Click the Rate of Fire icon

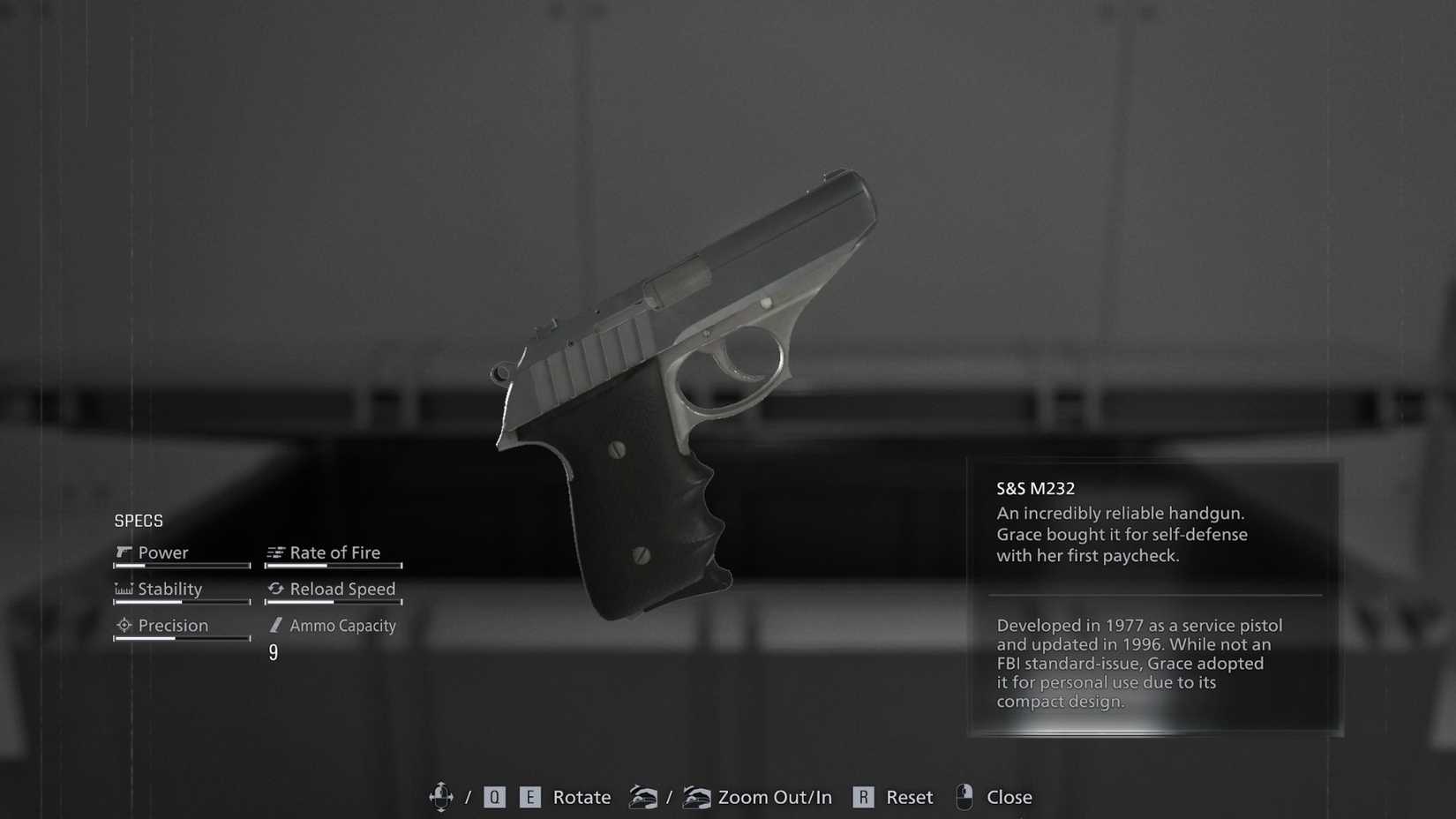point(275,552)
